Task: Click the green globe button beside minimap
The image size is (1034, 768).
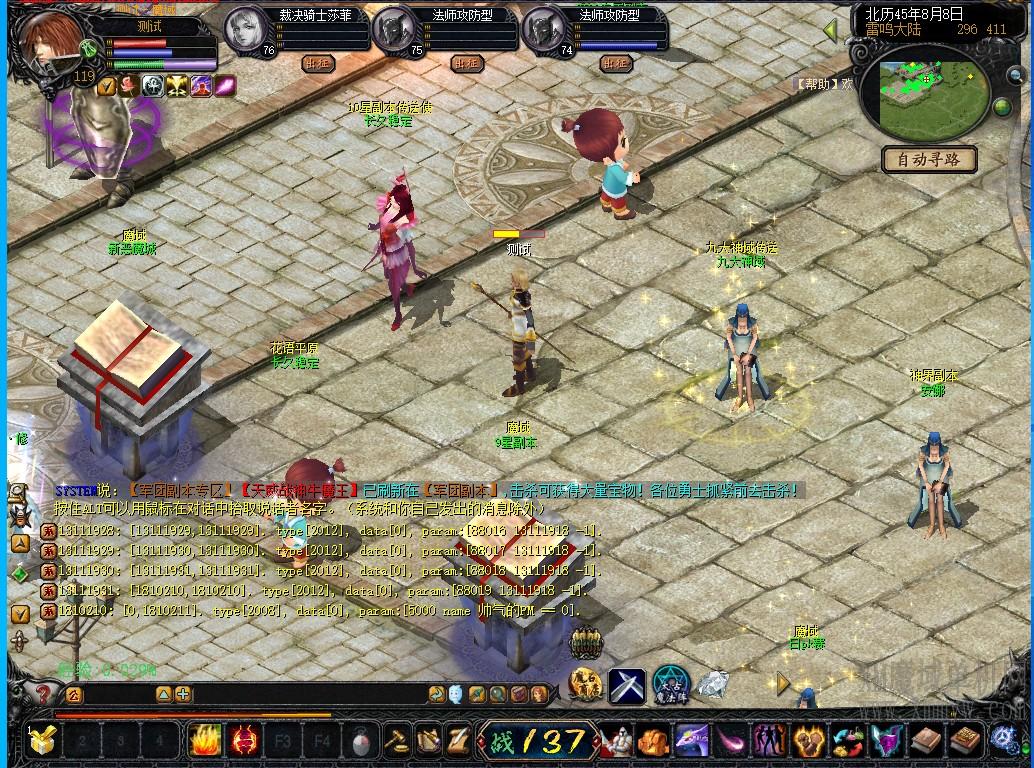Action: coord(1002,107)
